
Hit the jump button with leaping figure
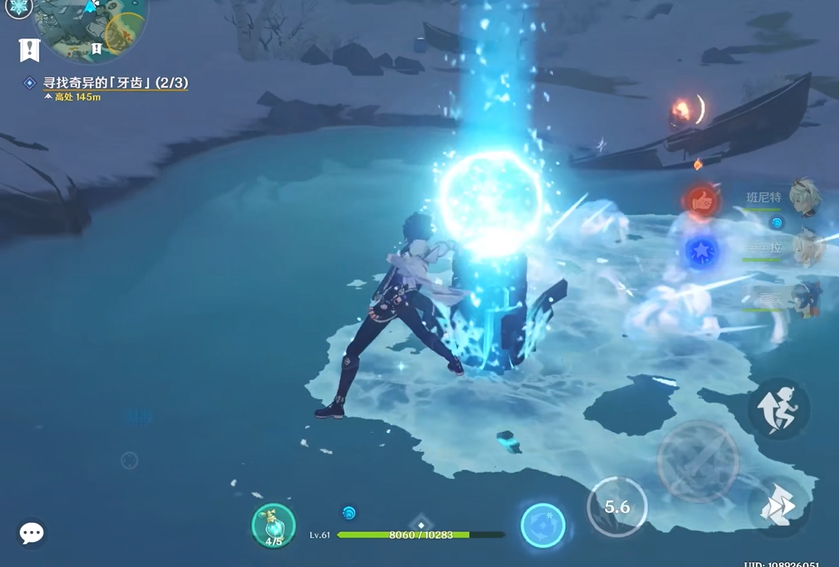(778, 408)
